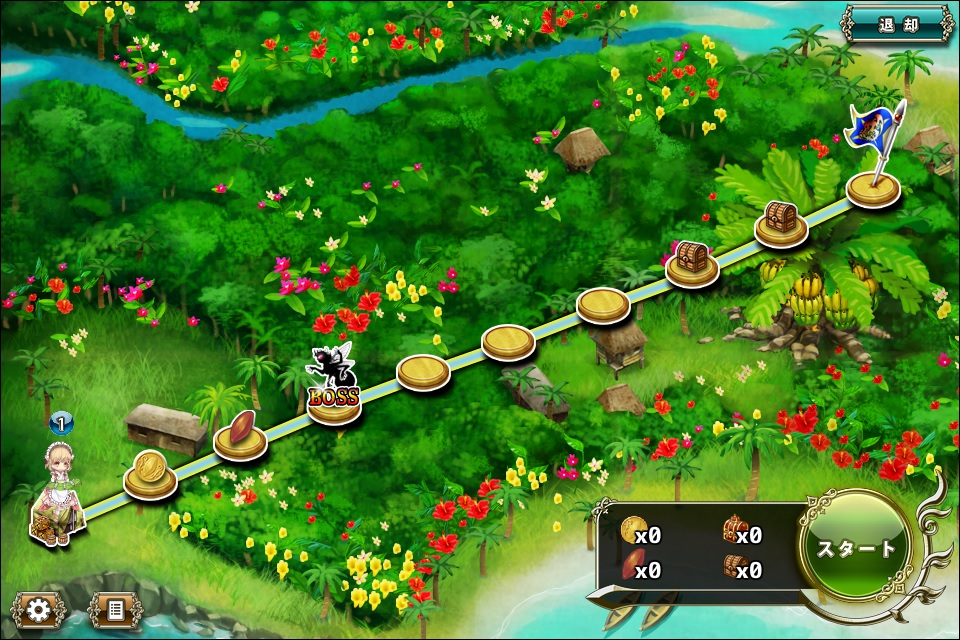The image size is (960, 640).
Task: Pick the brown seed stage node
Action: pos(241,437)
